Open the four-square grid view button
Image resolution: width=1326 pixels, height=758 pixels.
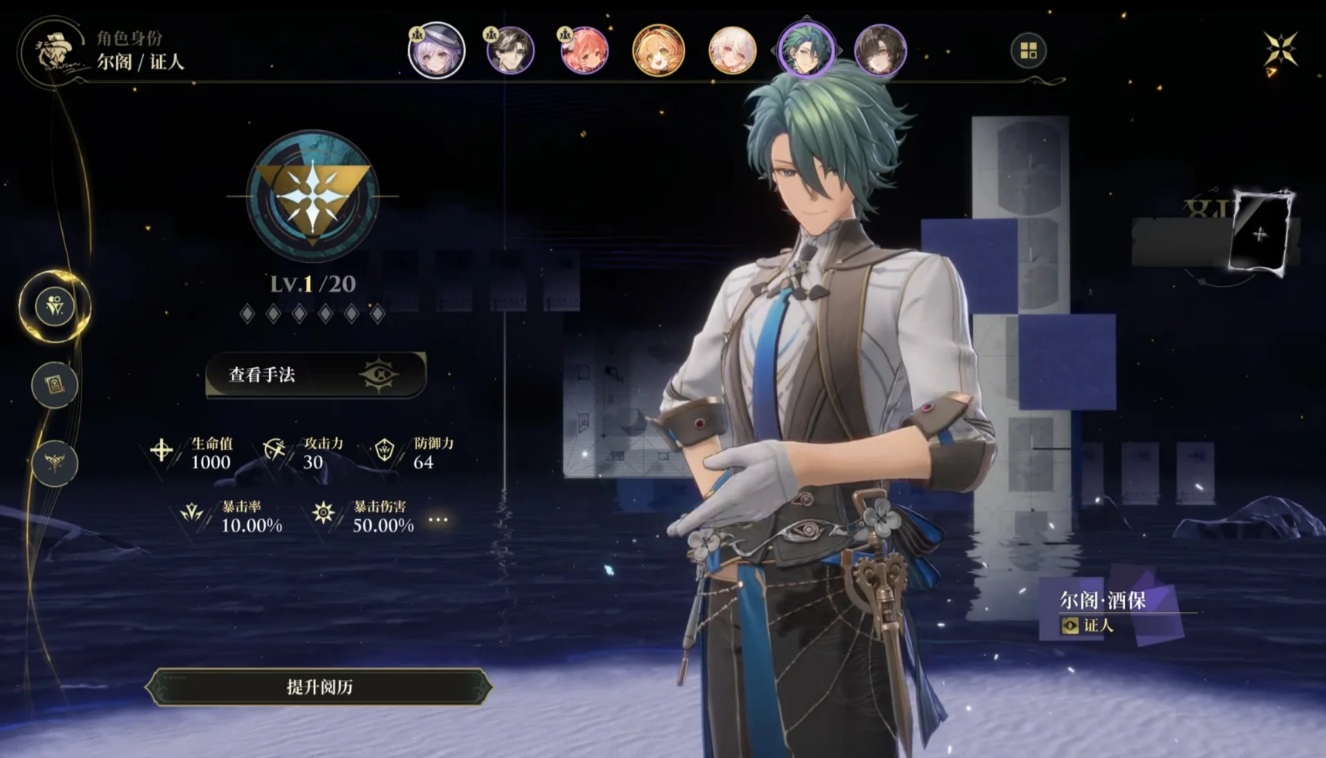pos(1028,50)
